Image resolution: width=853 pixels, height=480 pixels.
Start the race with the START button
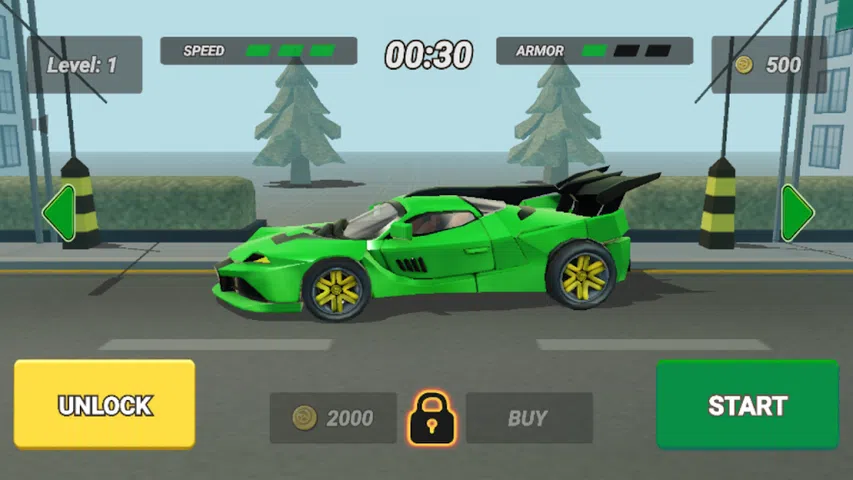(747, 405)
